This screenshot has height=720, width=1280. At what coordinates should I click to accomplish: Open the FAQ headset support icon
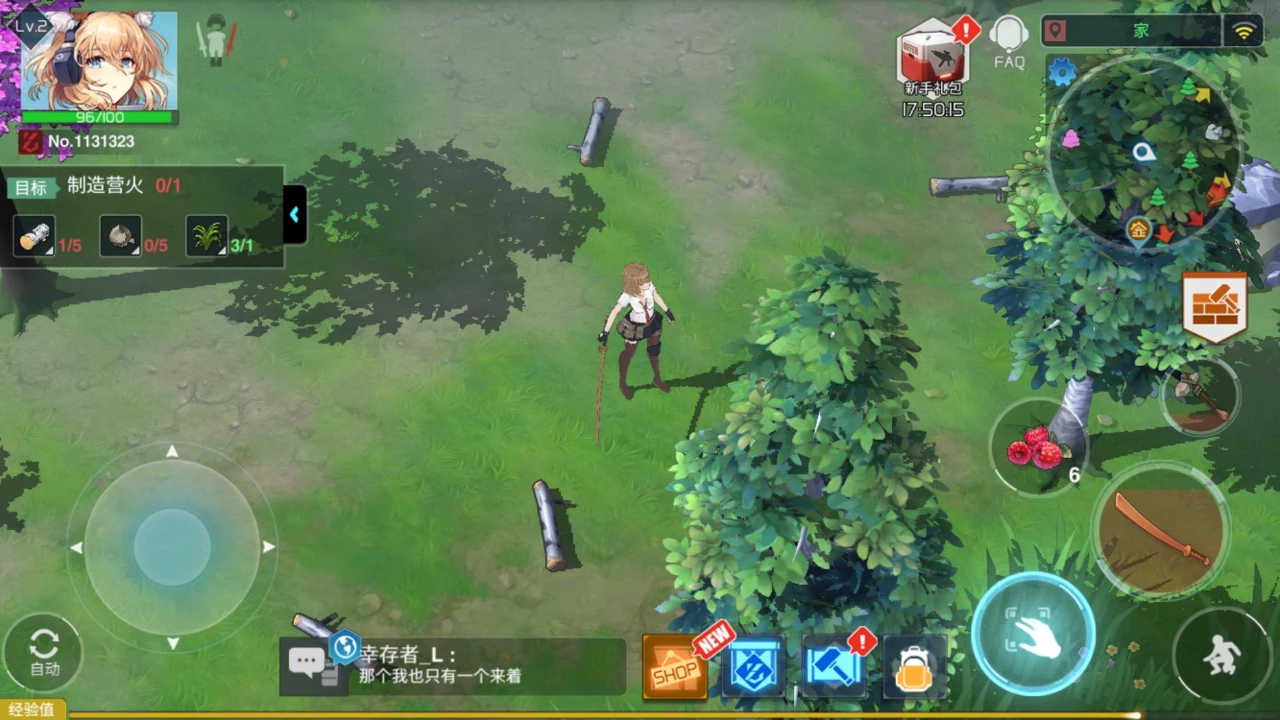click(1009, 40)
